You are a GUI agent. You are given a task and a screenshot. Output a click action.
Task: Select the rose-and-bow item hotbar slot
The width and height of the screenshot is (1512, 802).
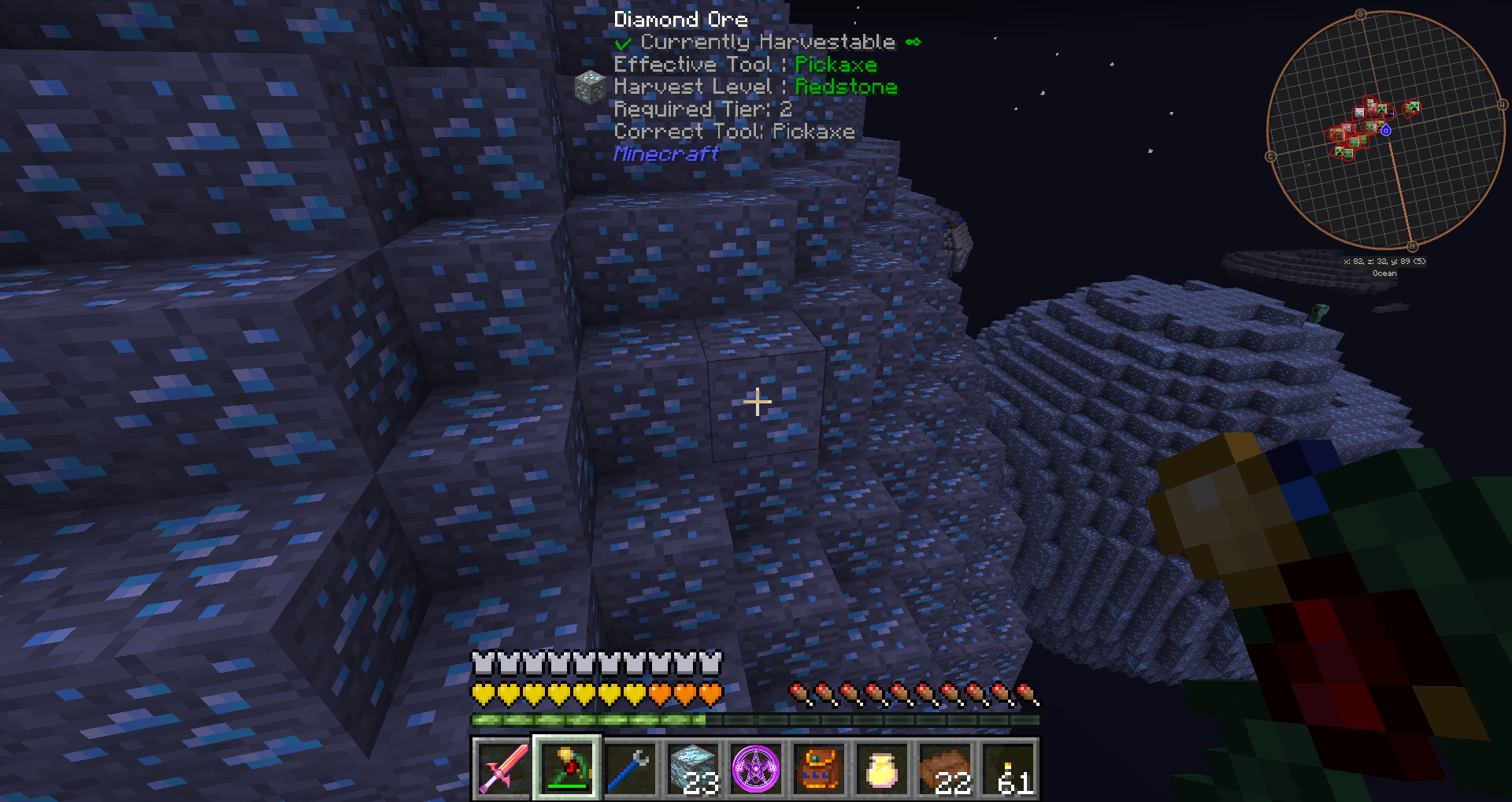click(567, 768)
